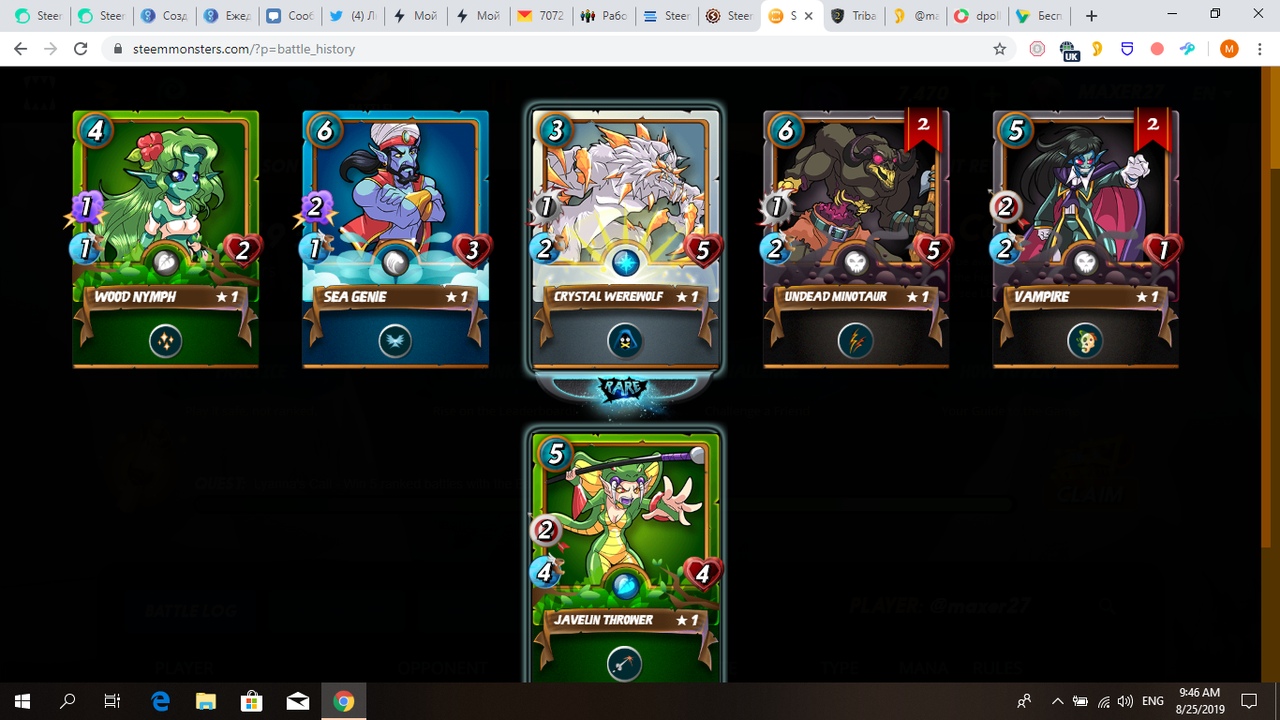Pick the Crystal Werewolf rare card
1280x720 pixels.
point(626,238)
